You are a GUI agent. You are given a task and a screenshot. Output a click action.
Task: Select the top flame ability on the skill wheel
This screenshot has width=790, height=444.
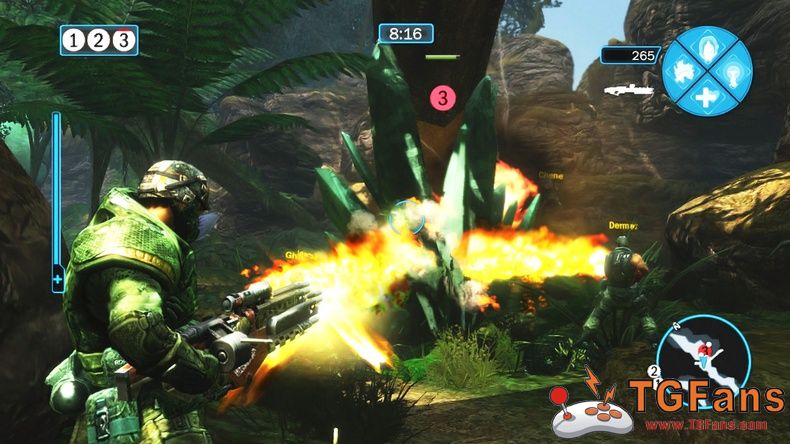point(708,46)
